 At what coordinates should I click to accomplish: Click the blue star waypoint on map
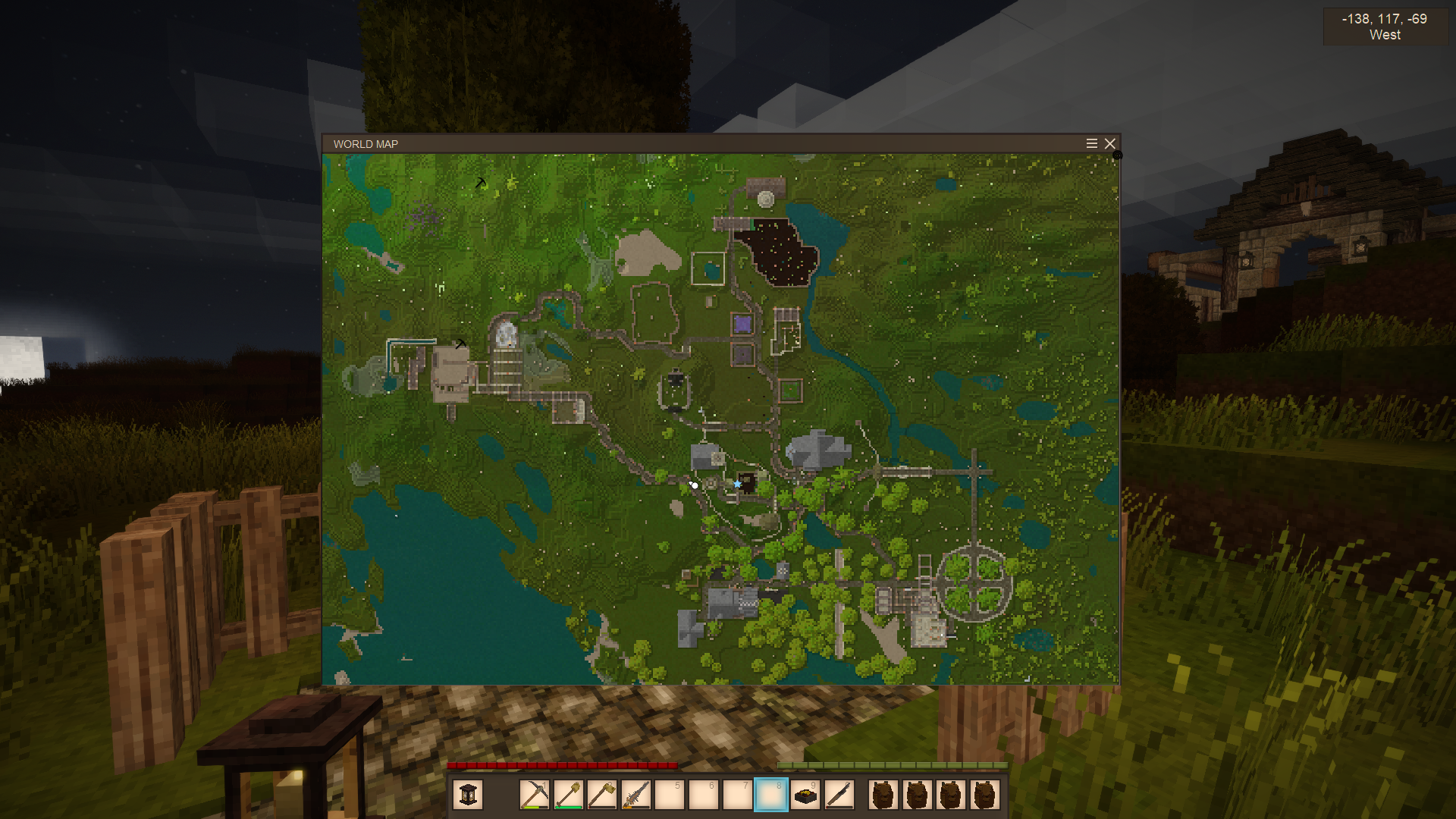[737, 484]
